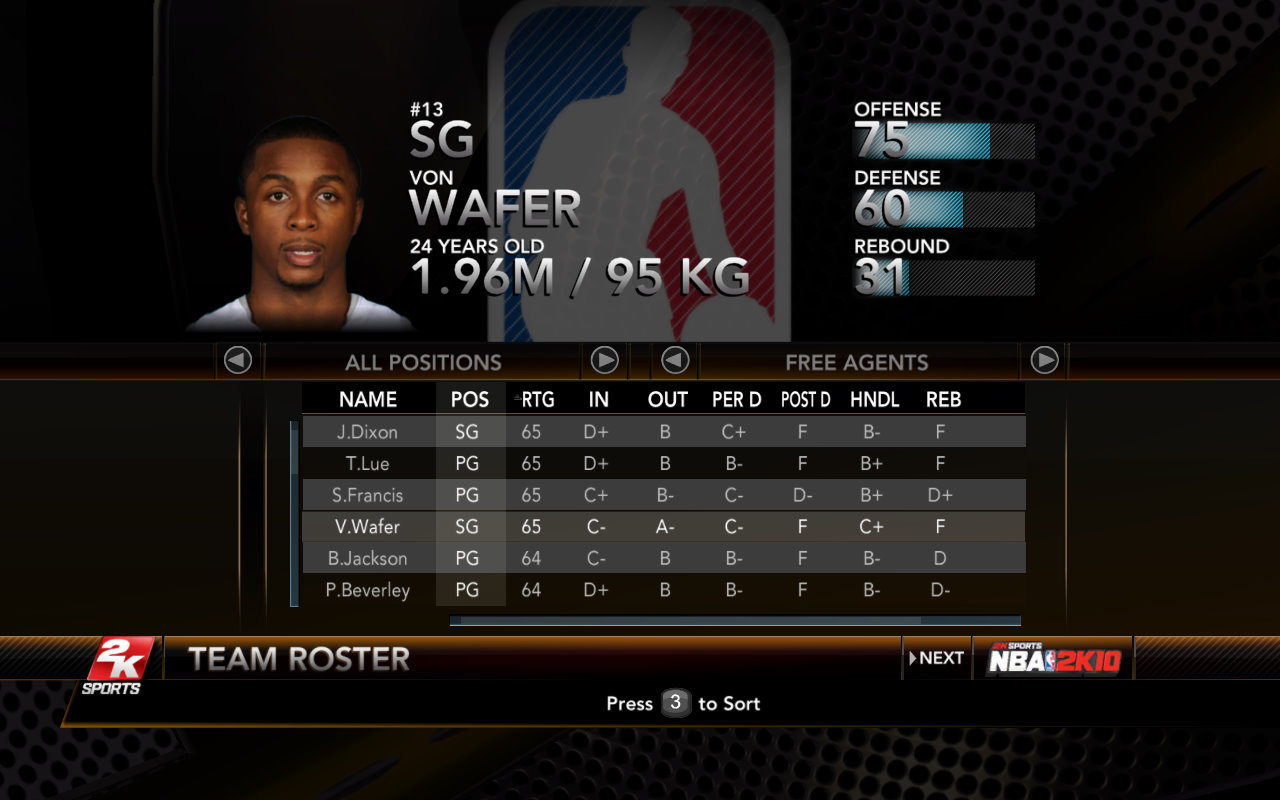Sort the list by NAME column

click(x=368, y=400)
